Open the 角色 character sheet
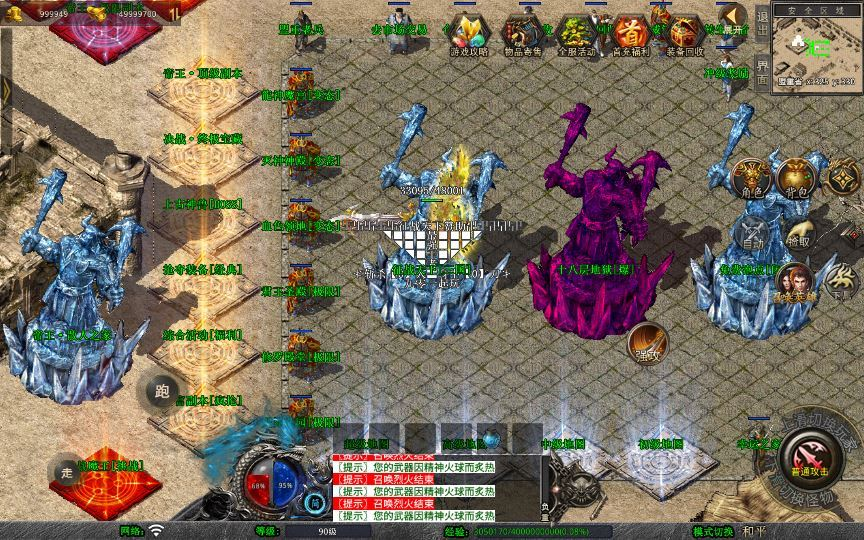Image resolution: width=864 pixels, height=540 pixels. (x=752, y=177)
